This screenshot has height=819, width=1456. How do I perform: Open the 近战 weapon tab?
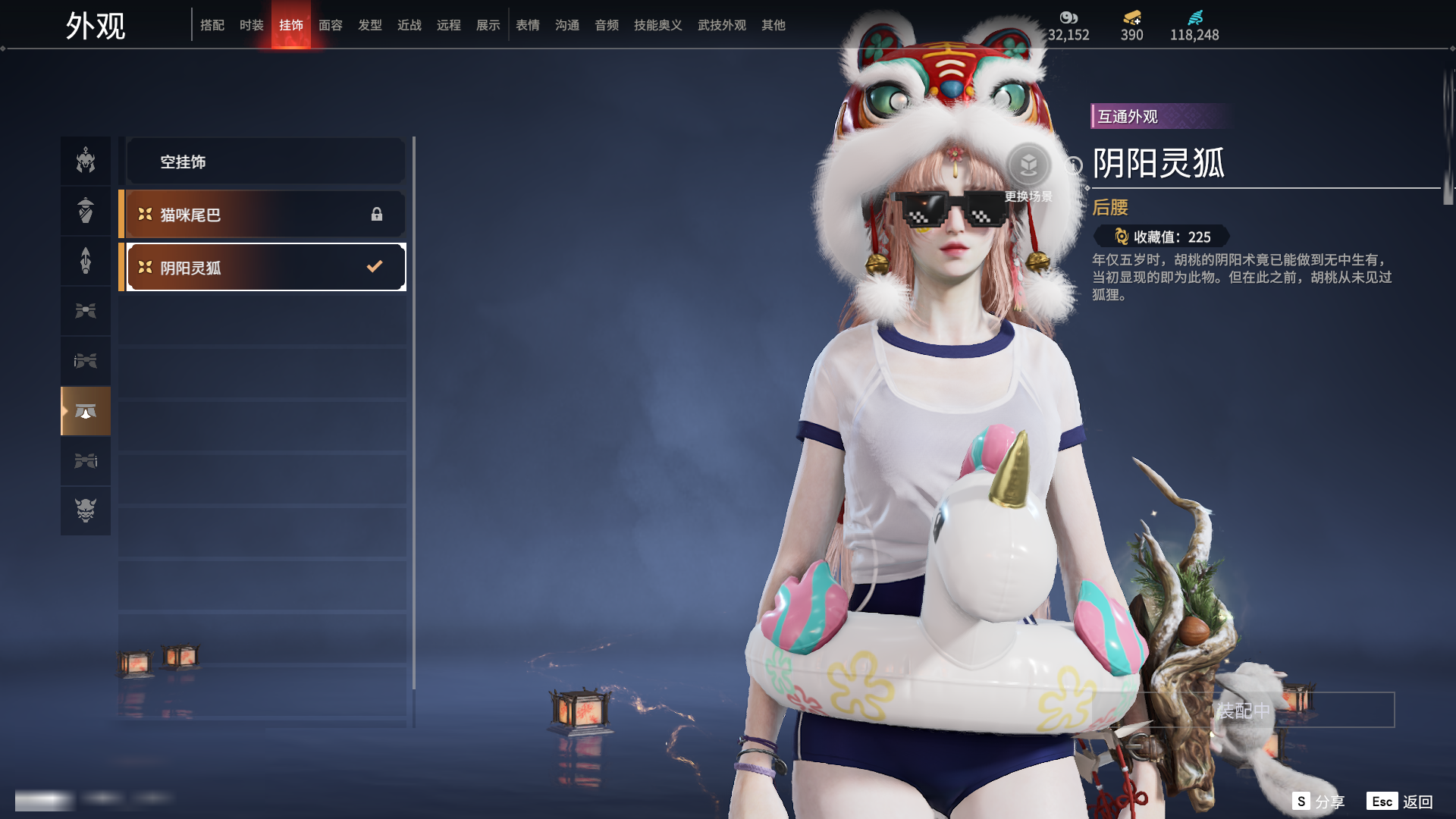coord(409,25)
